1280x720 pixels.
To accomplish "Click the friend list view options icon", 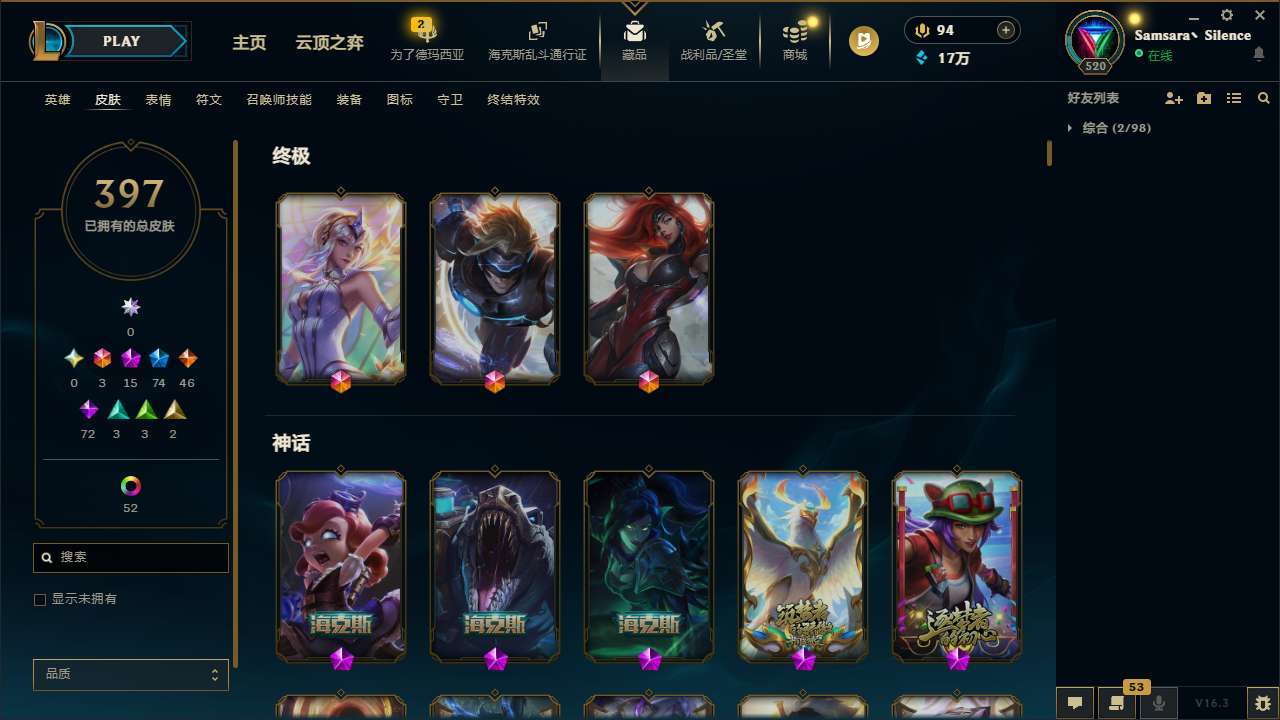I will (1233, 98).
